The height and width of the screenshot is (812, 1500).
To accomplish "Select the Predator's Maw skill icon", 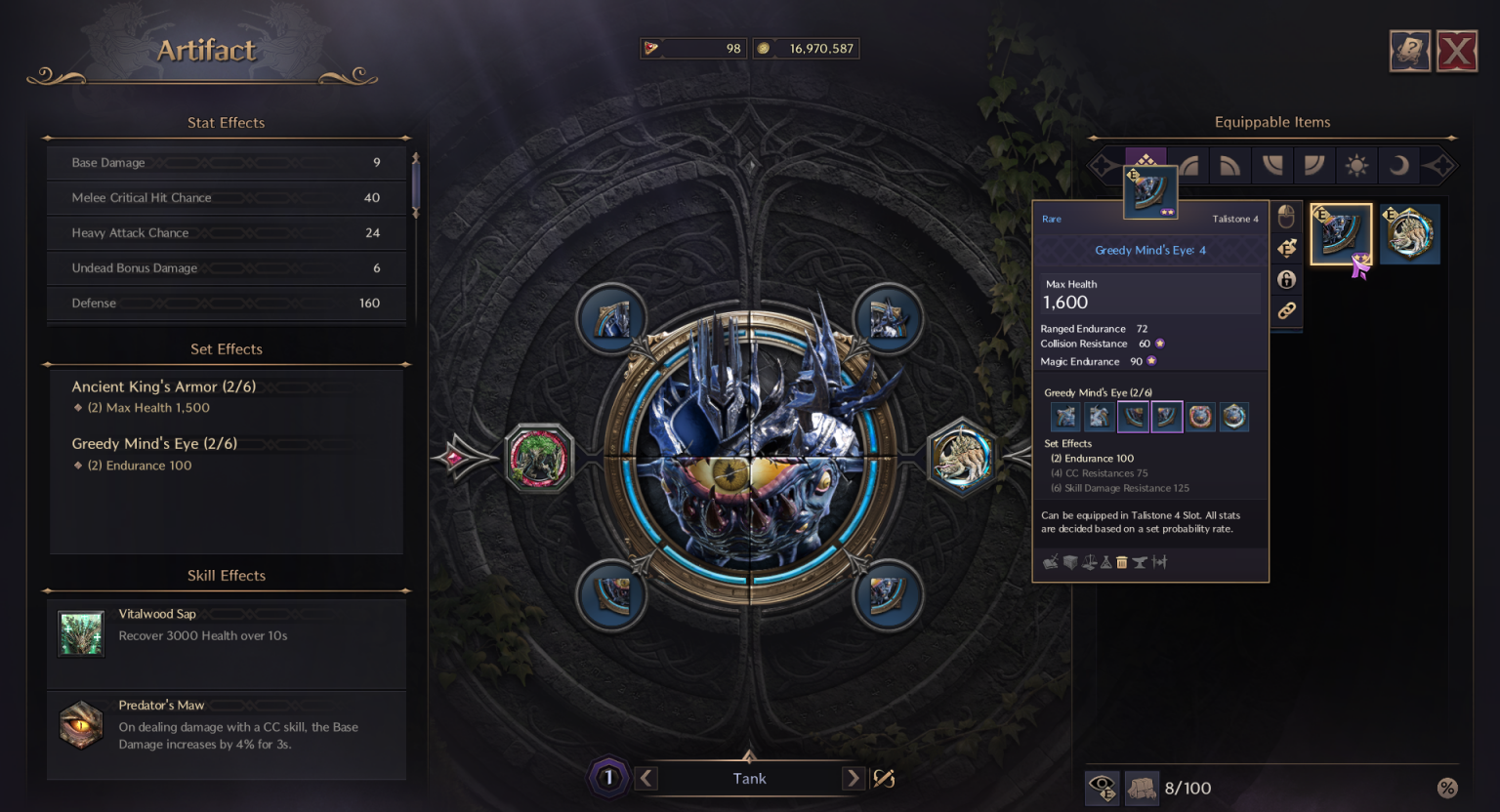I will pos(81,724).
